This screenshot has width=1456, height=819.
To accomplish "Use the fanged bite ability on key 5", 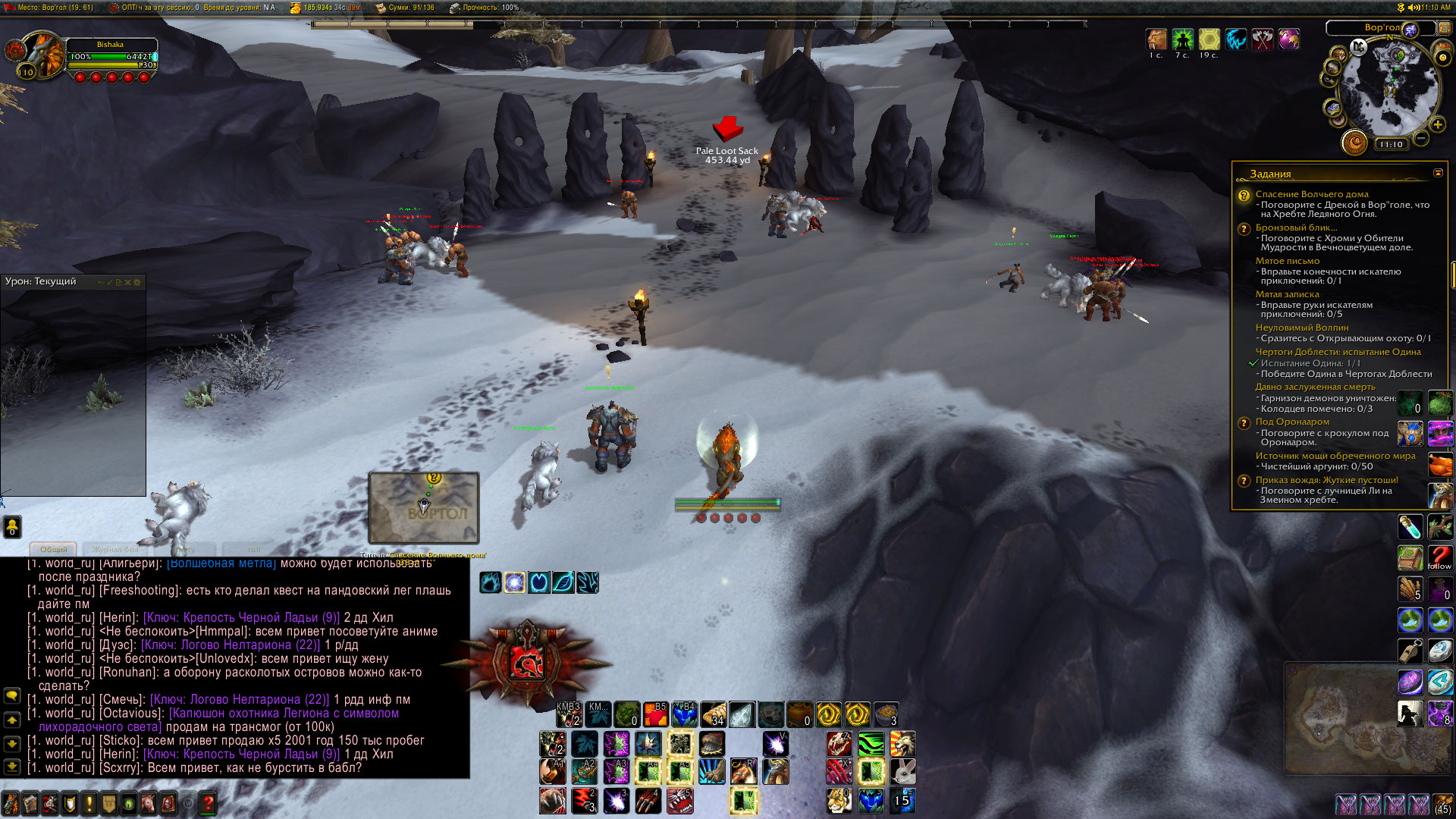I will [x=680, y=800].
